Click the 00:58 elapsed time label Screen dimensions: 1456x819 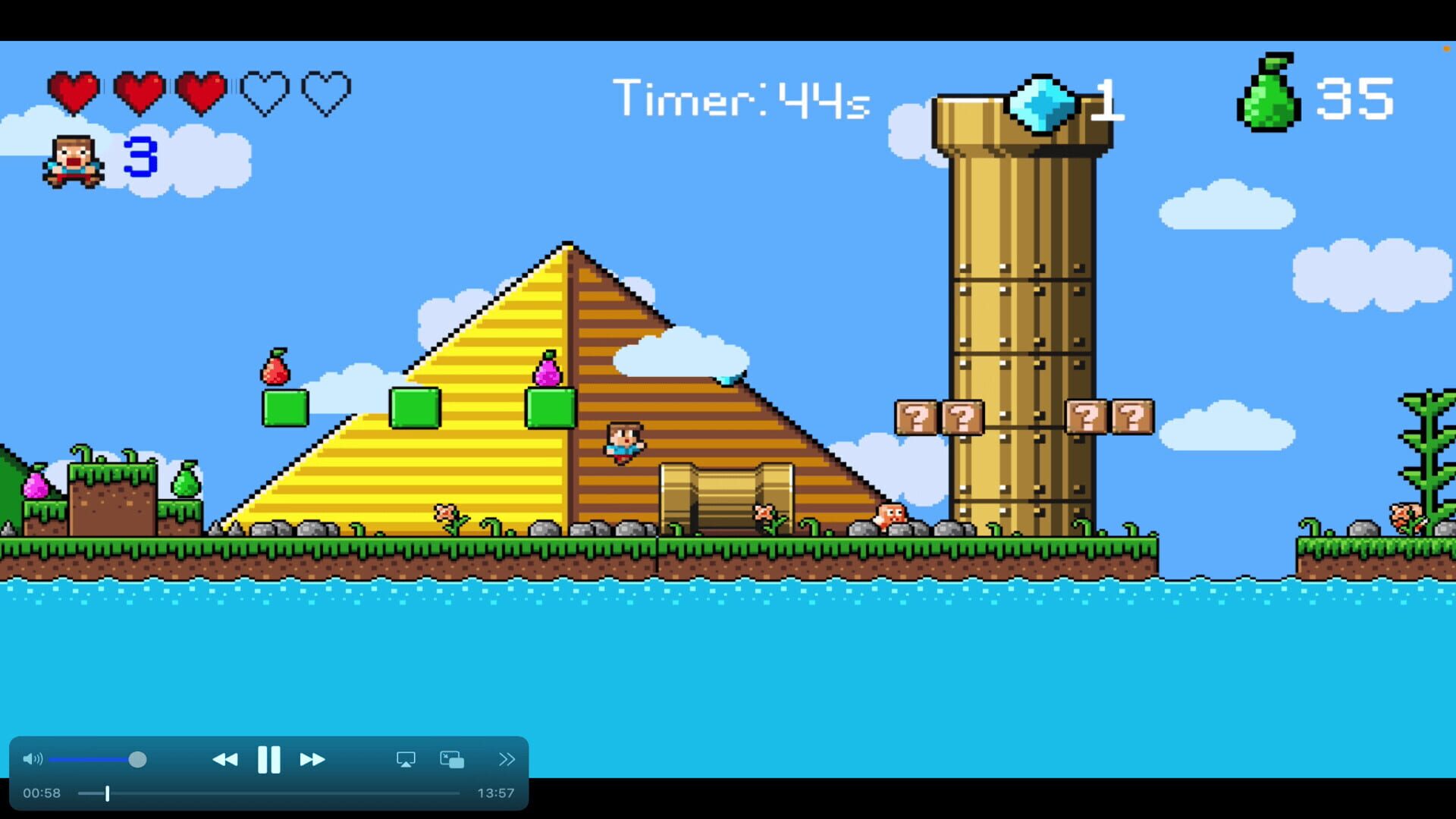pyautogui.click(x=43, y=793)
